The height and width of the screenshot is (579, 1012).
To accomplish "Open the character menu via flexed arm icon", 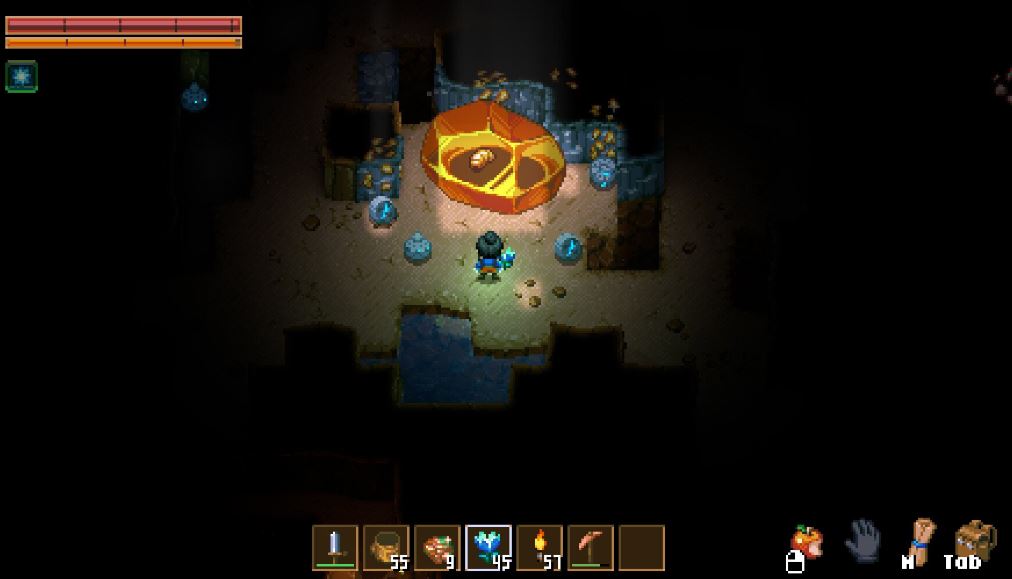I will tap(918, 540).
